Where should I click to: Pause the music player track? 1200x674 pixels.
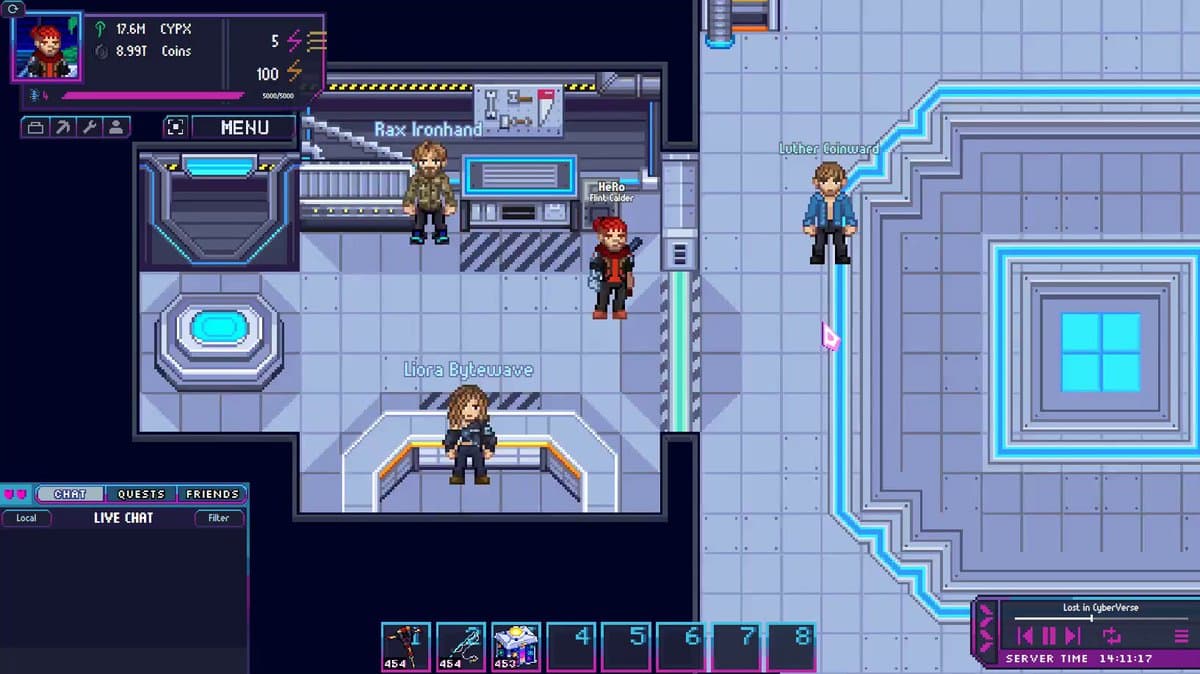(x=1049, y=635)
